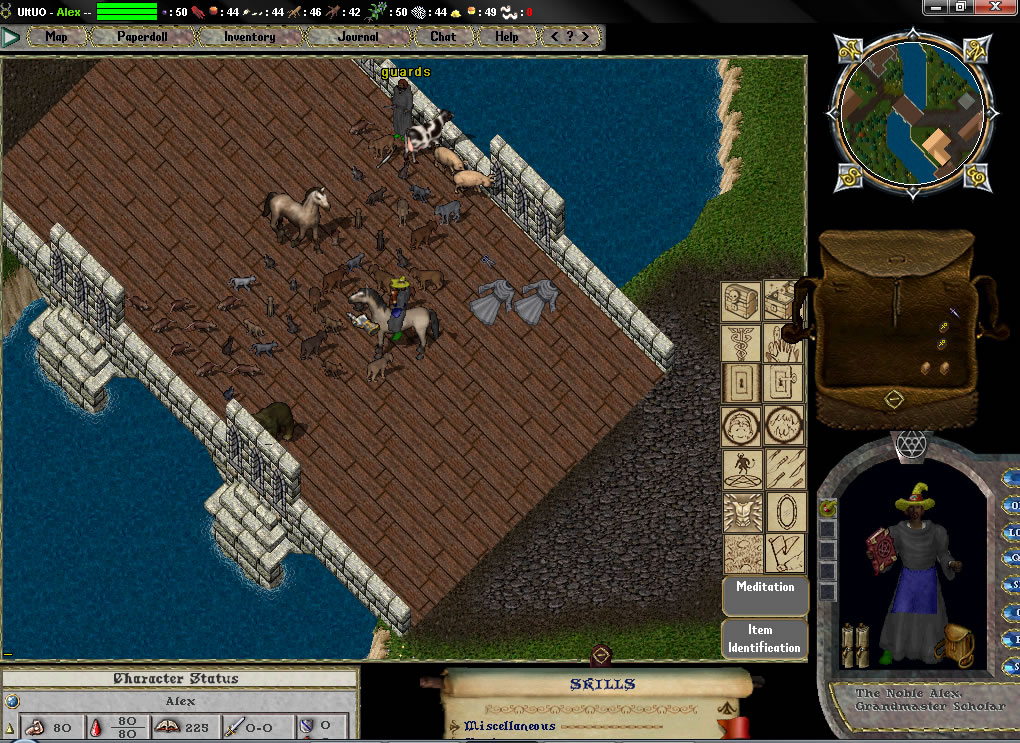The height and width of the screenshot is (743, 1020).
Task: Open the Chat menu button
Action: (x=443, y=37)
